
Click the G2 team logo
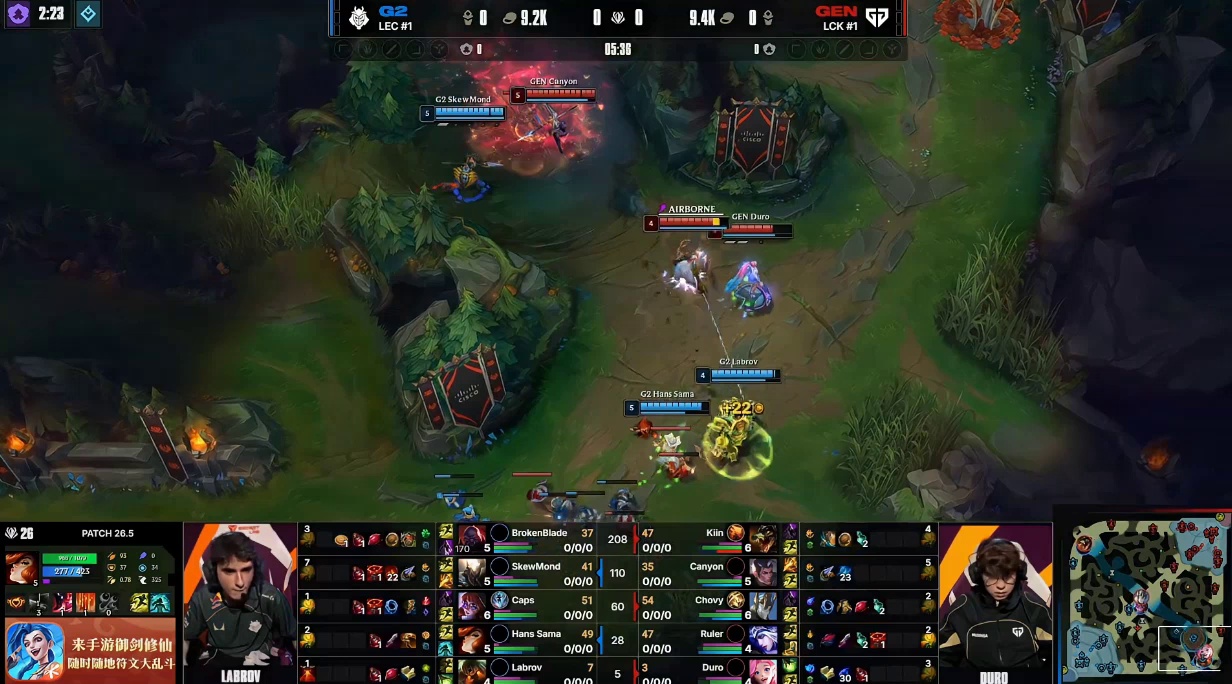tap(359, 18)
